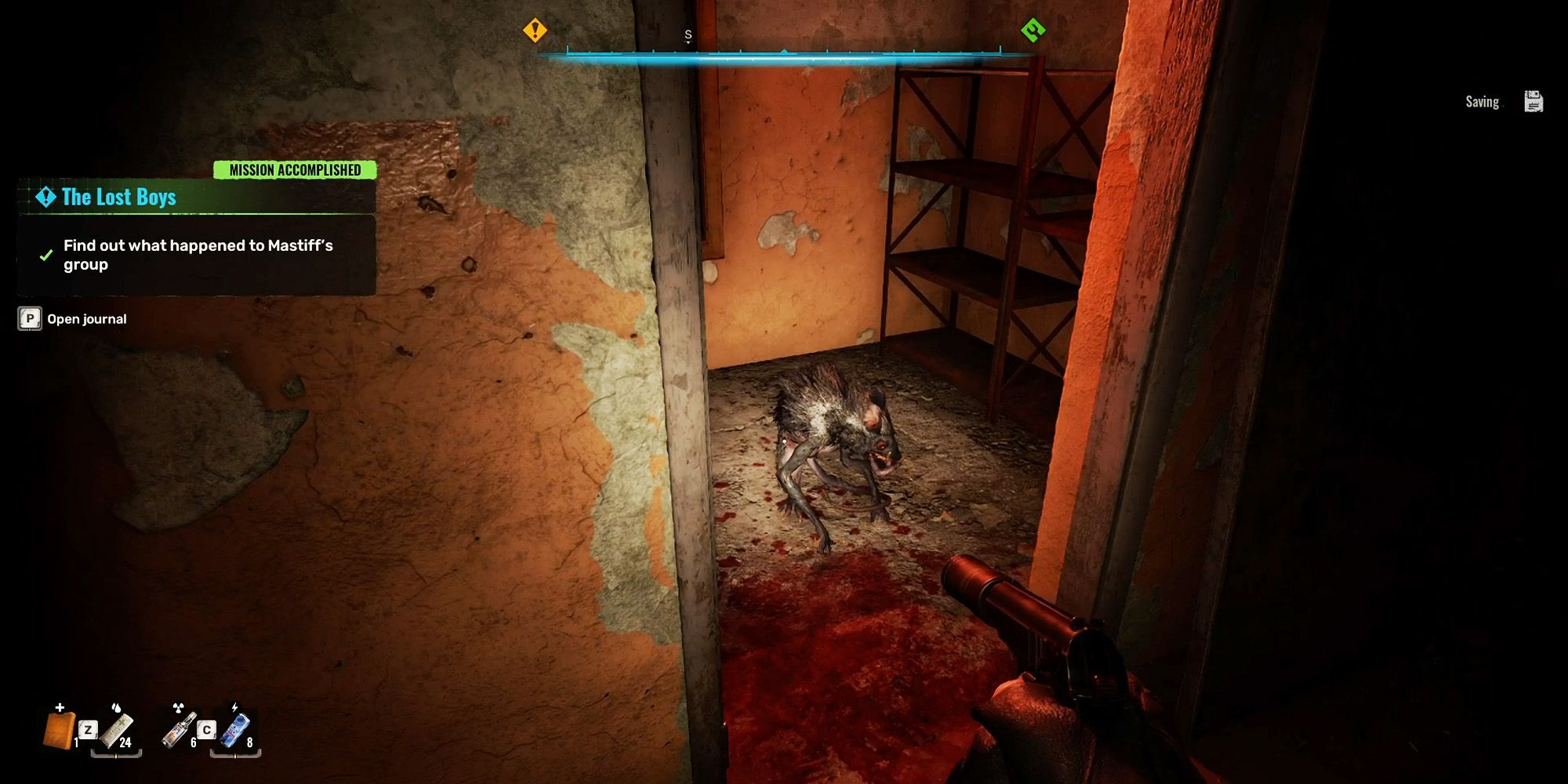Click the yellow exclamation marker on compass
Viewport: 1568px width, 784px height.
point(535,31)
